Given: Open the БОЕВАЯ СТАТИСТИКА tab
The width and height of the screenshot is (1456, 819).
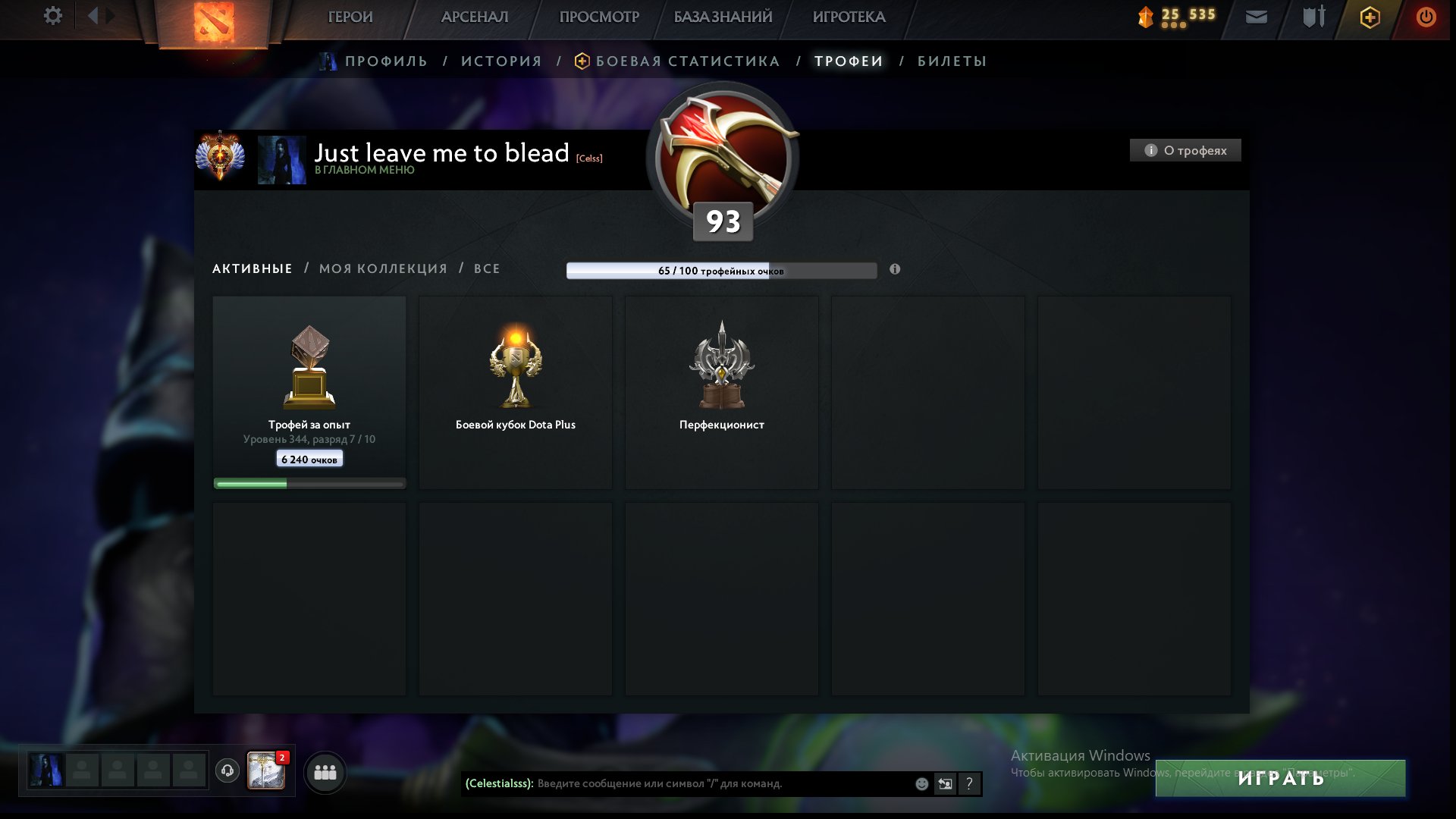Looking at the screenshot, I should (x=687, y=61).
